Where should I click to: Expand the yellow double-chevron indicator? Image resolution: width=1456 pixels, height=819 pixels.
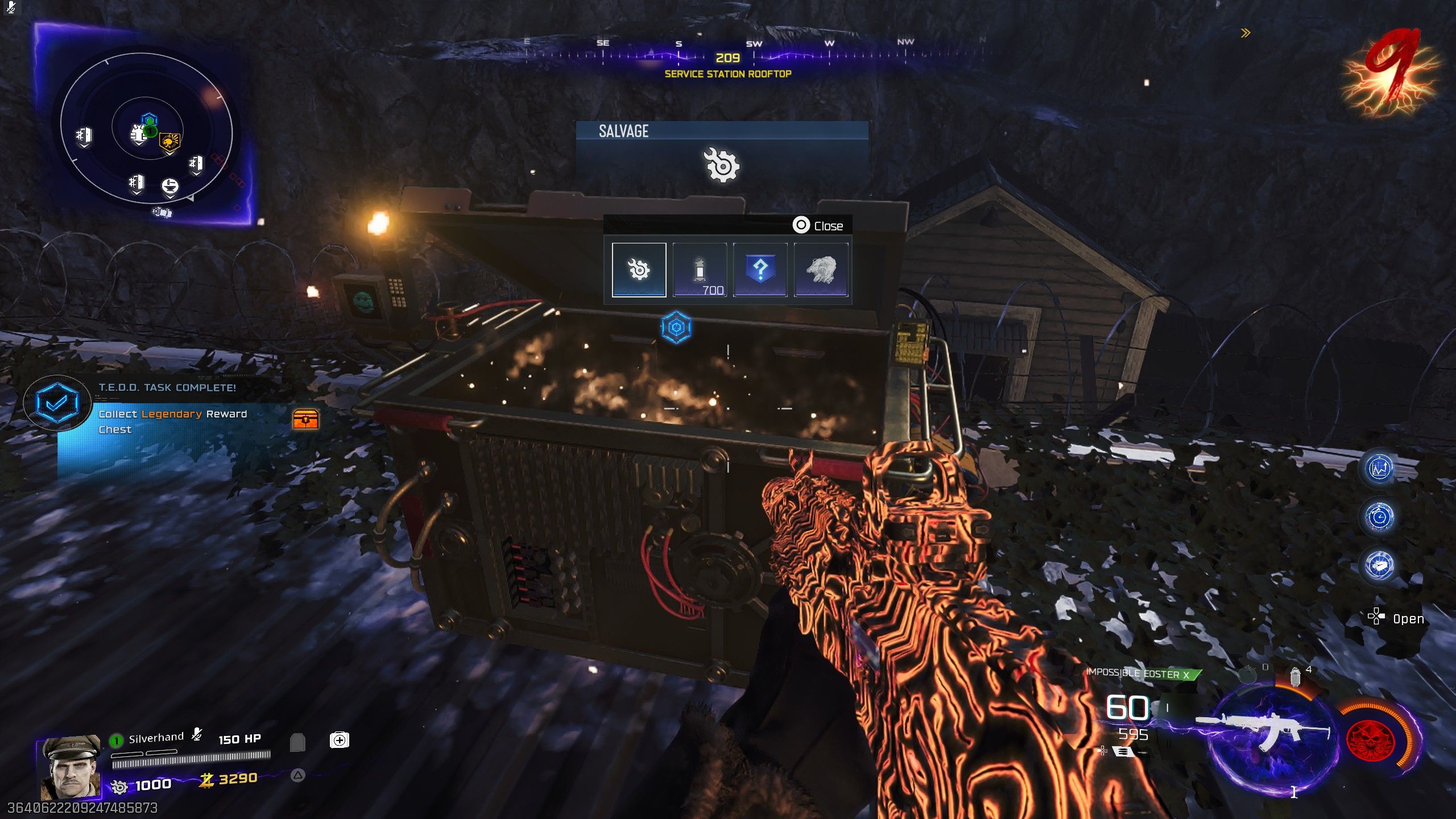click(1246, 33)
